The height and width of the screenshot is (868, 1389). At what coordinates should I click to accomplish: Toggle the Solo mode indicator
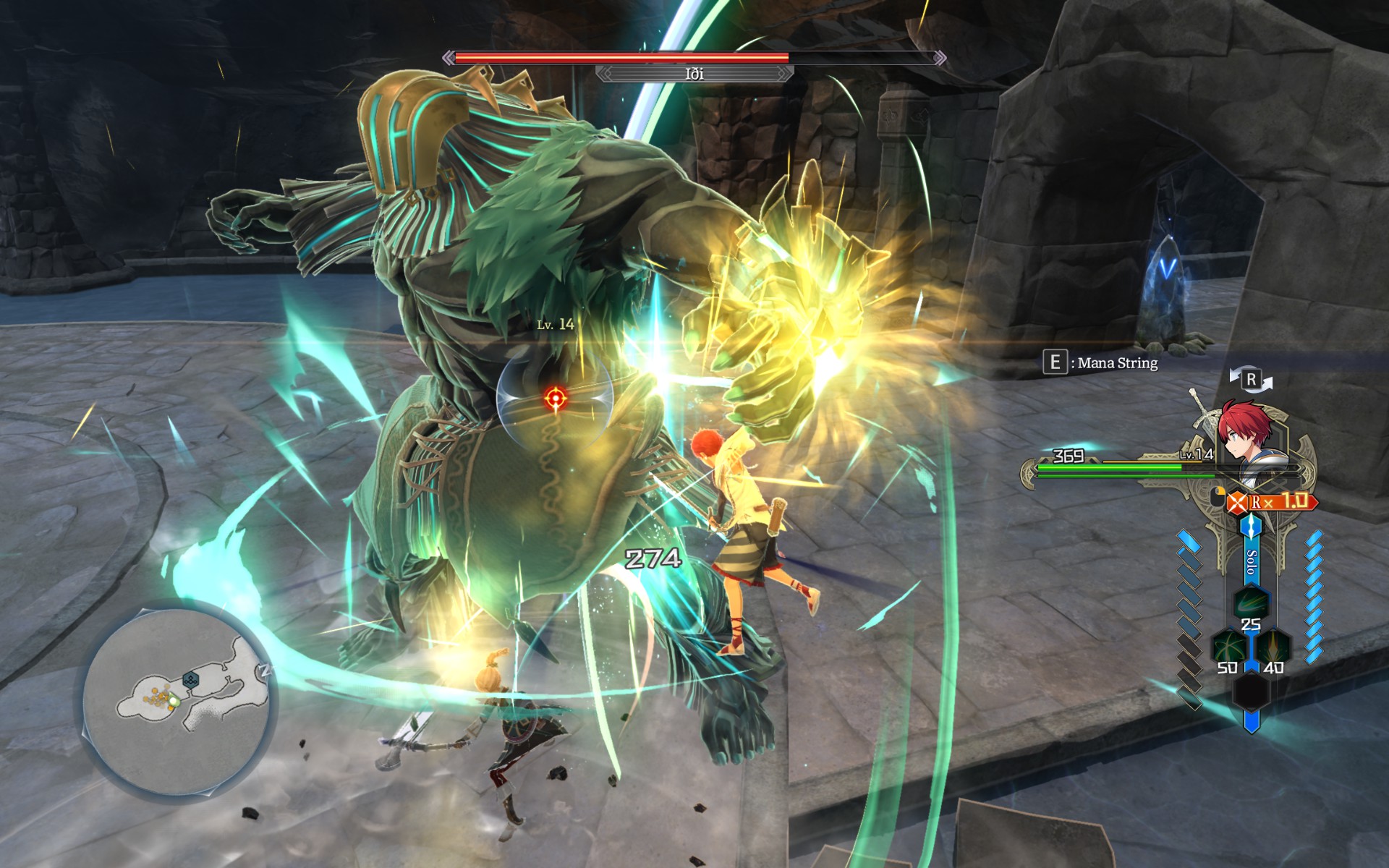(x=1252, y=561)
